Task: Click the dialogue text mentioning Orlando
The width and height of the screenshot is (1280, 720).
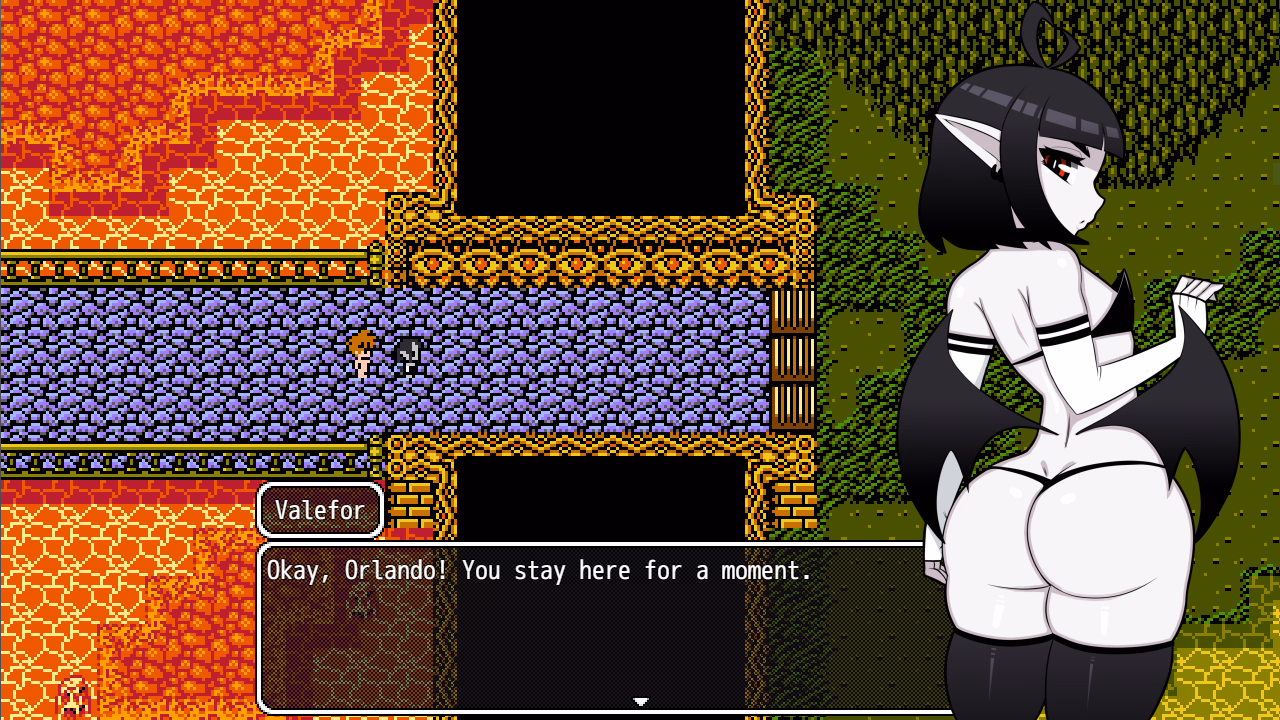Action: [x=540, y=570]
